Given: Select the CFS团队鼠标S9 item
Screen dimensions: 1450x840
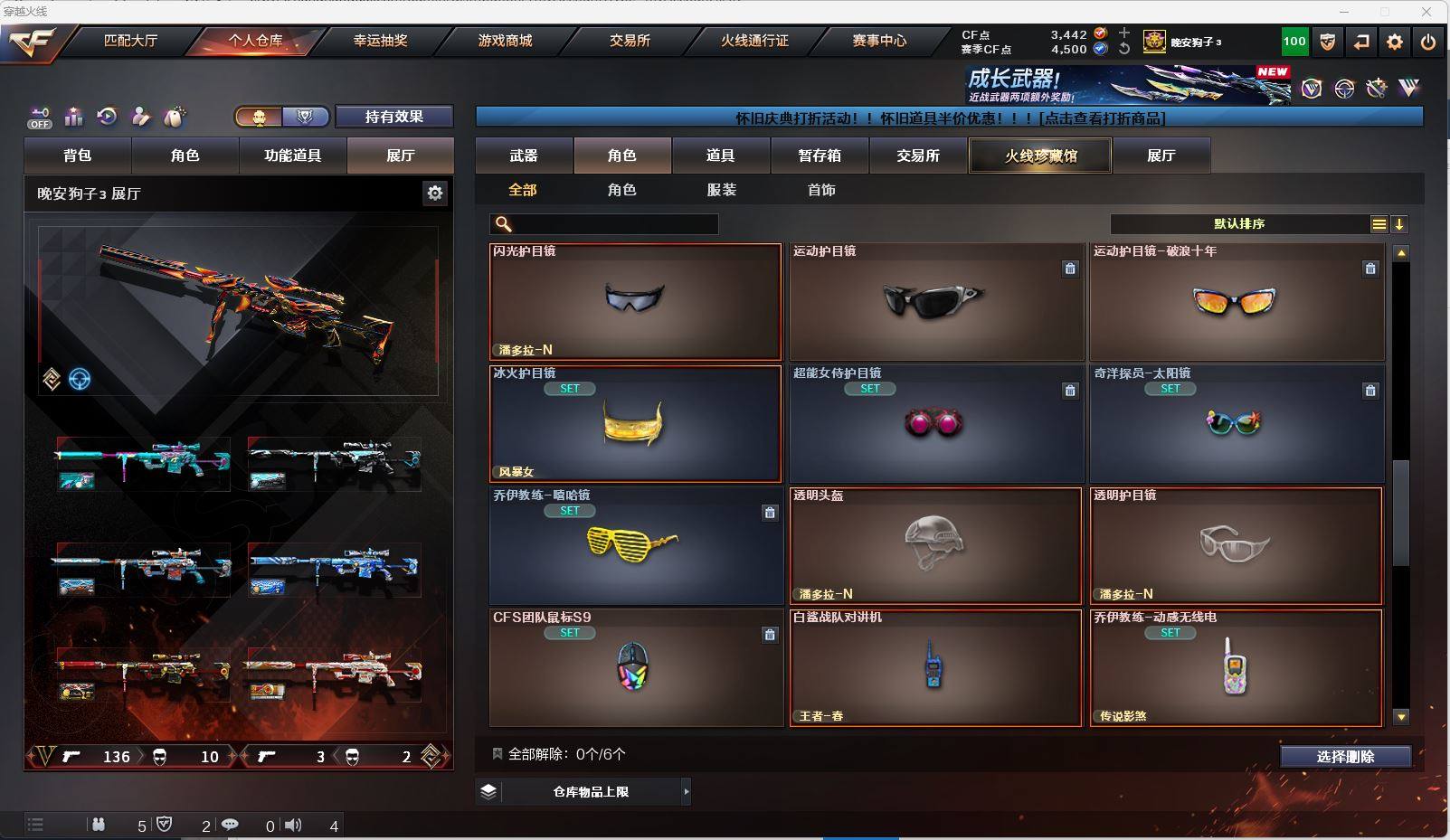Looking at the screenshot, I should (x=635, y=667).
